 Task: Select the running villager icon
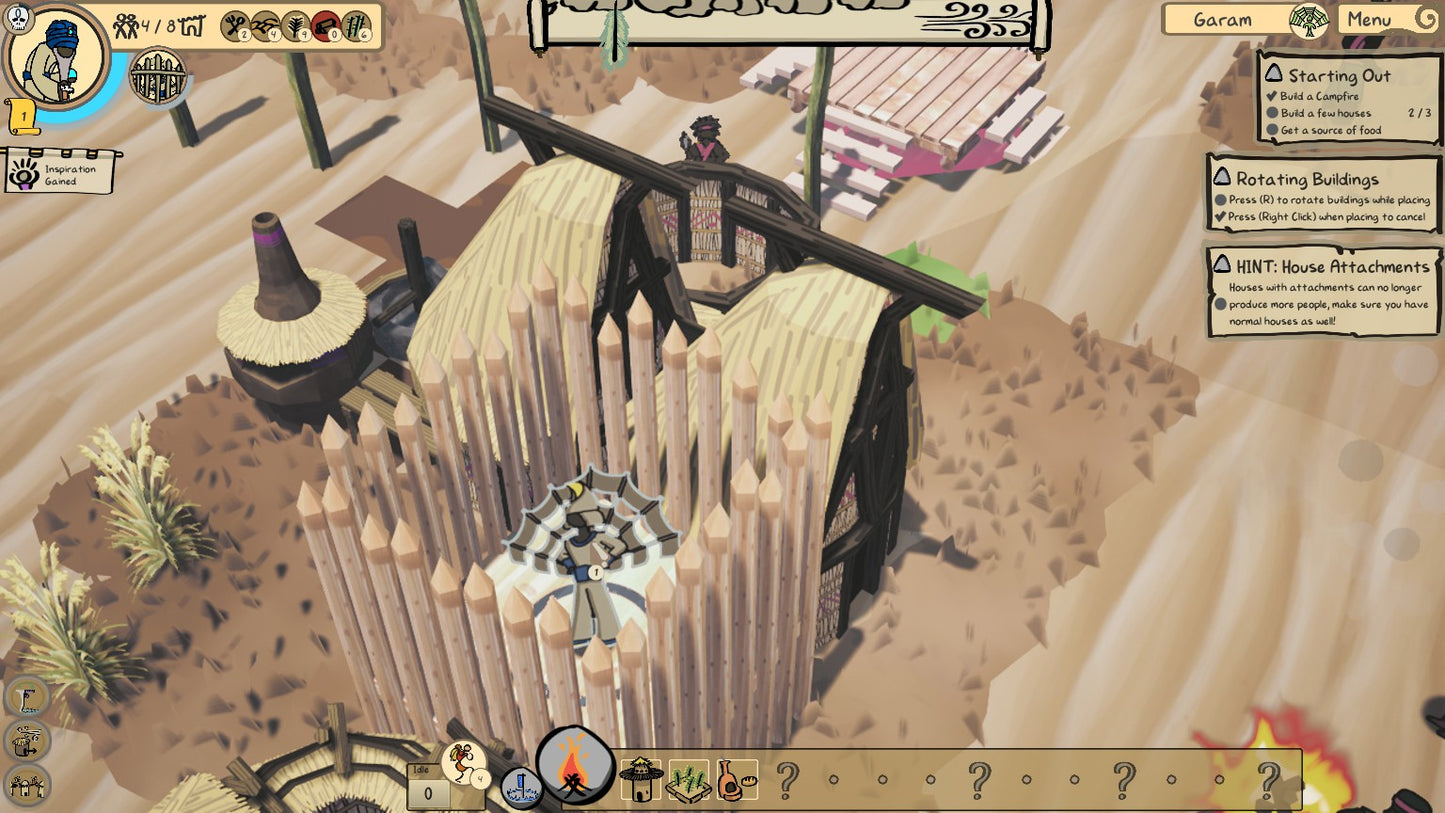462,762
